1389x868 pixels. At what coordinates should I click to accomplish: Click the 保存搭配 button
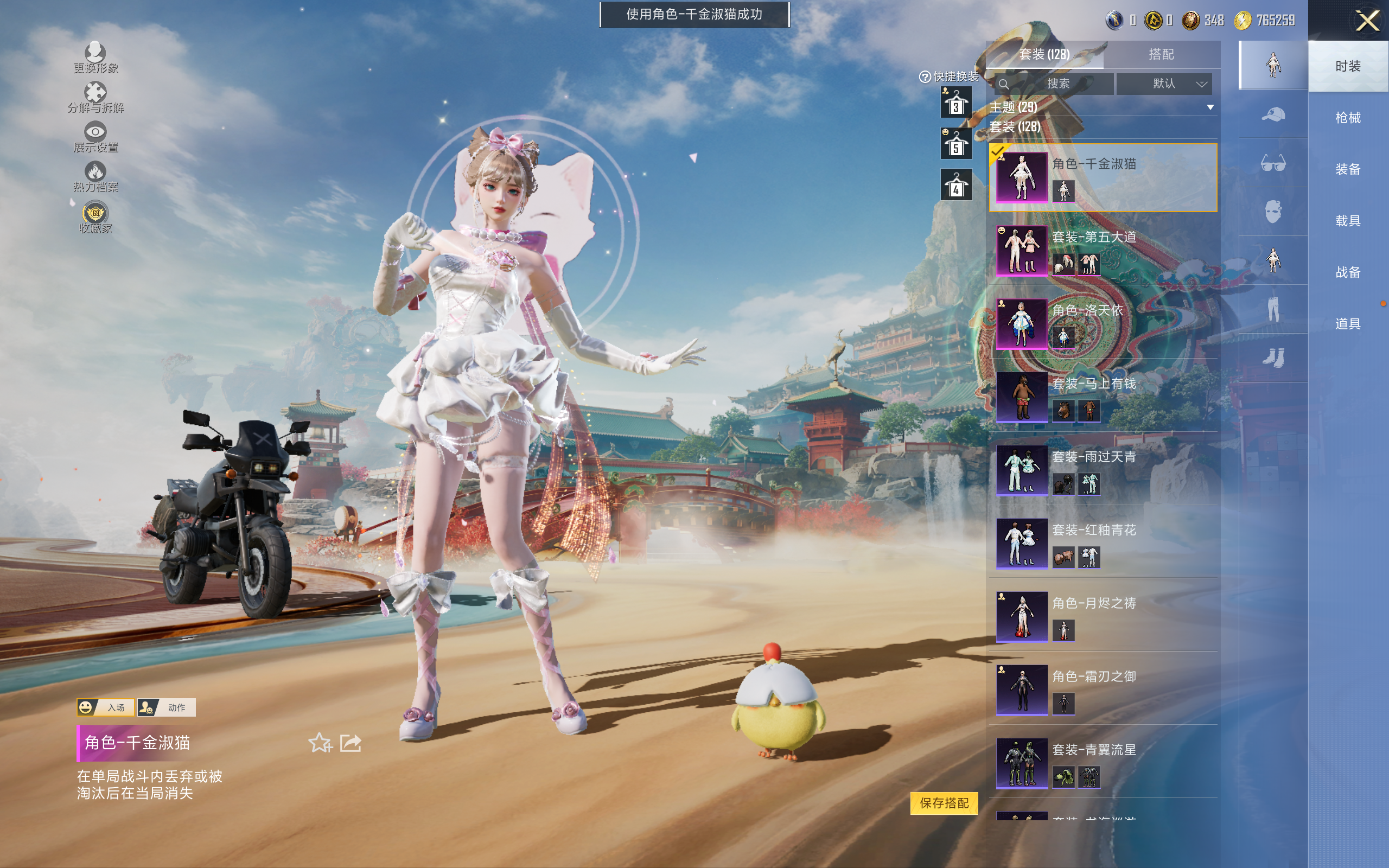click(x=944, y=802)
